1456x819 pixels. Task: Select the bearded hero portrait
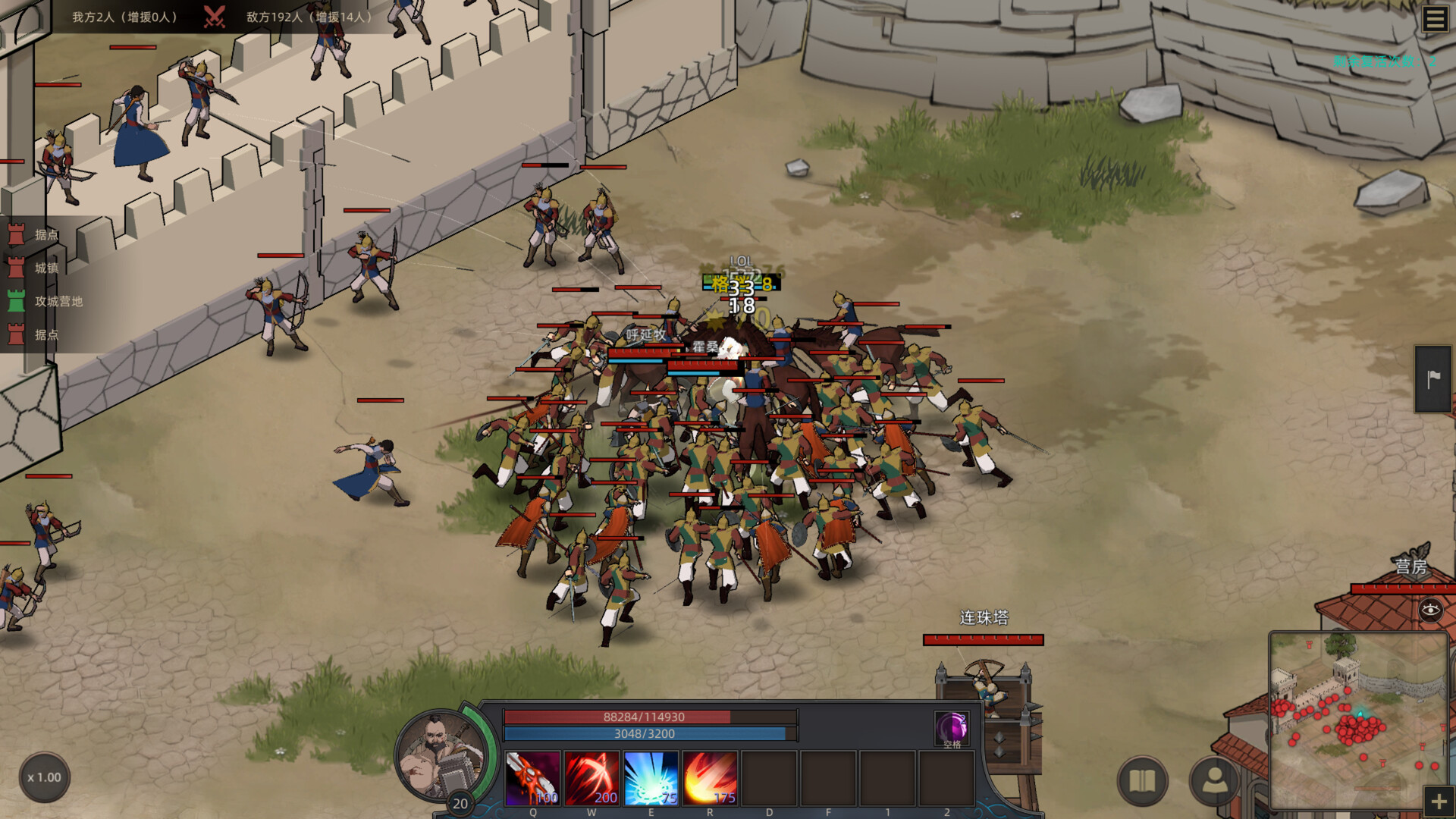point(442,756)
